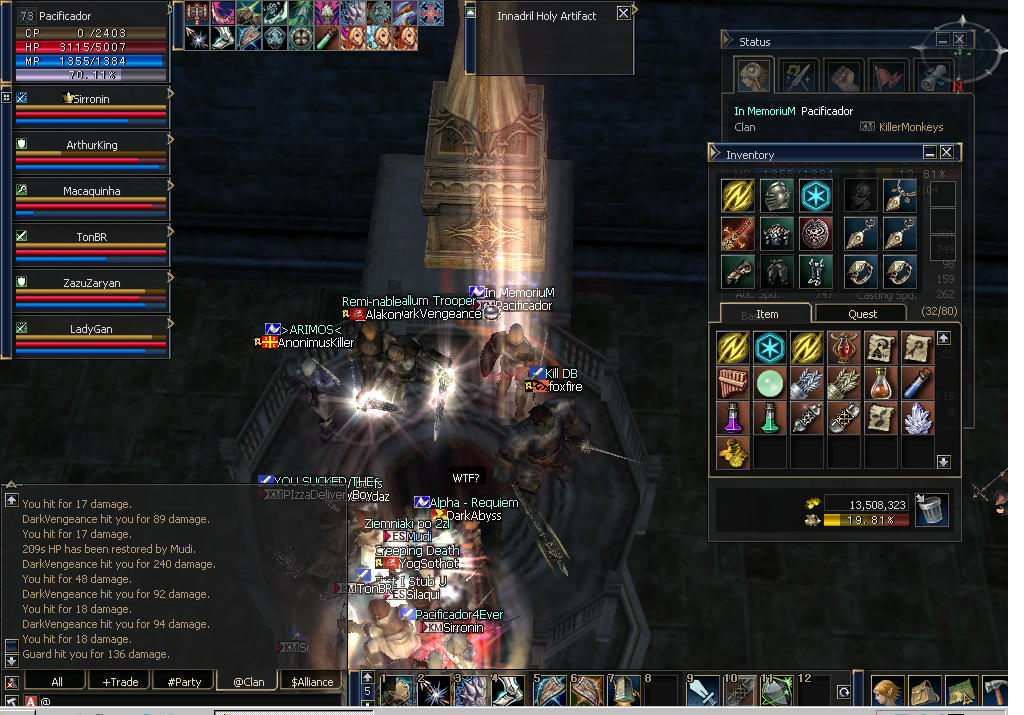Switch to the Quest tab in Inventory
Image resolution: width=1024 pixels, height=715 pixels.
[x=862, y=314]
